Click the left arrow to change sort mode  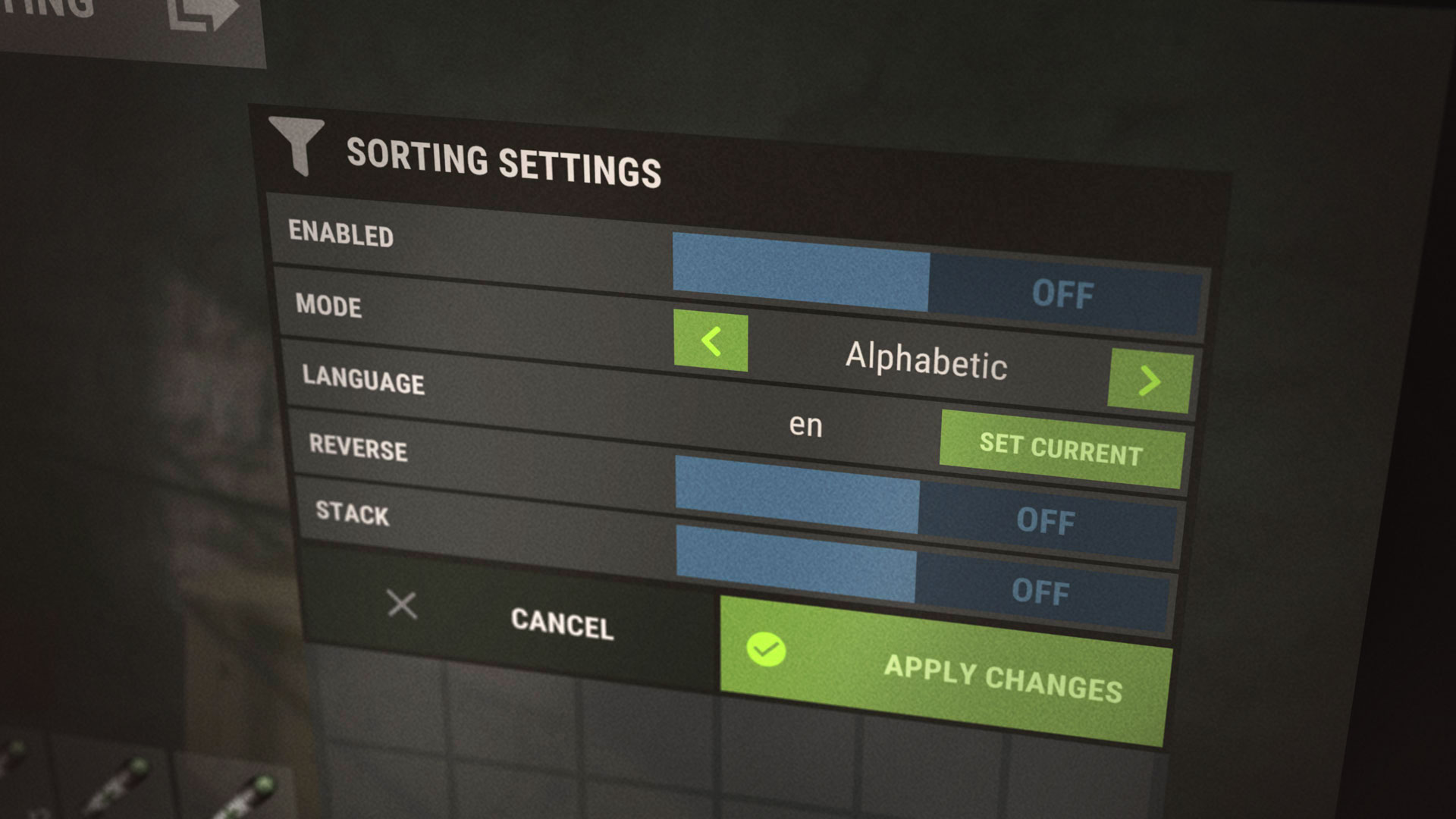[710, 343]
